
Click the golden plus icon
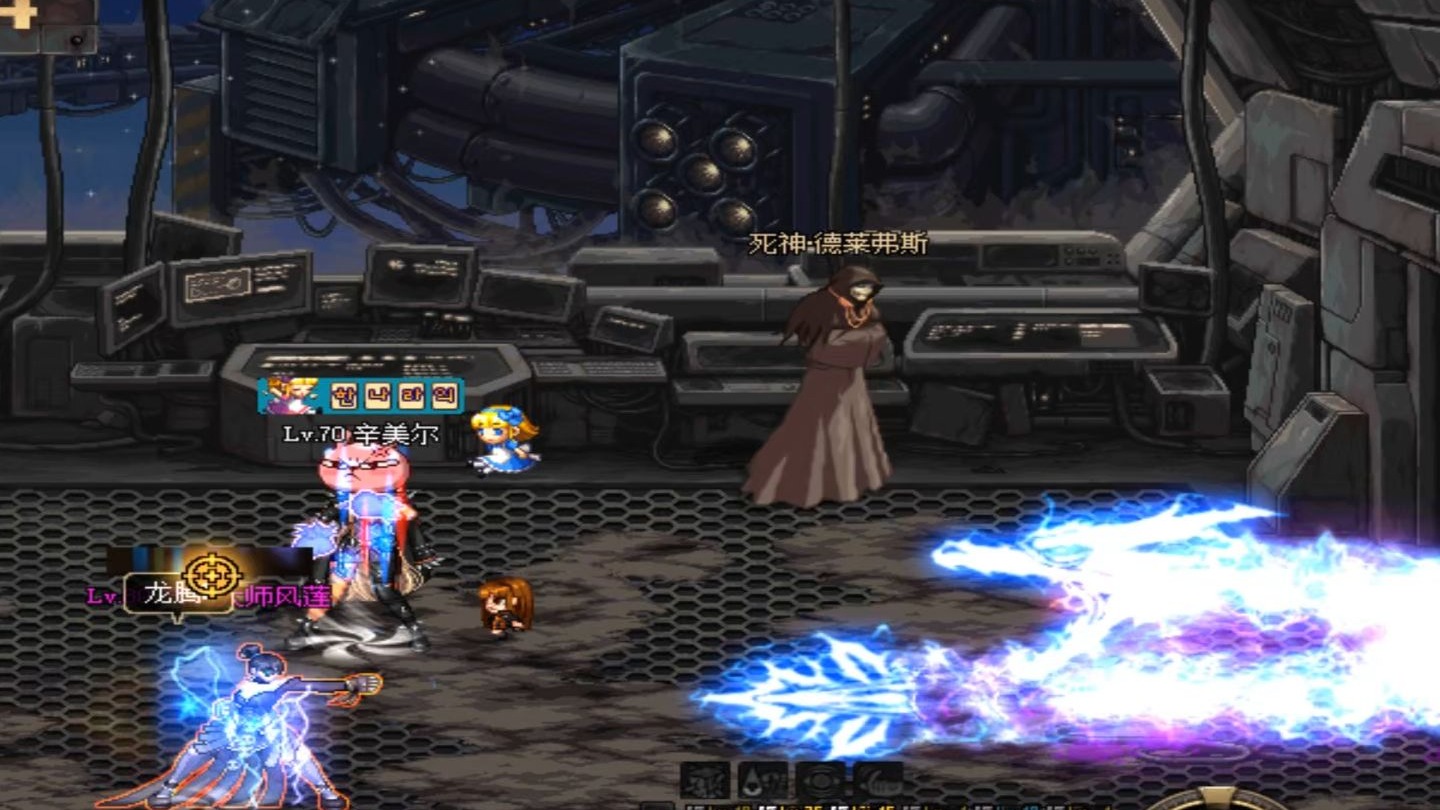[x=18, y=13]
